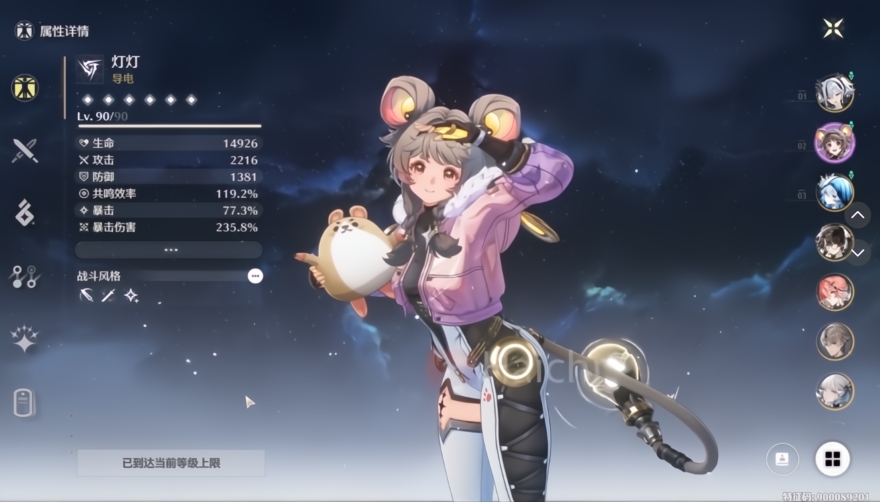The height and width of the screenshot is (502, 880).
Task: Select the resonance chain sparkle tab
Action: pyautogui.click(x=25, y=339)
